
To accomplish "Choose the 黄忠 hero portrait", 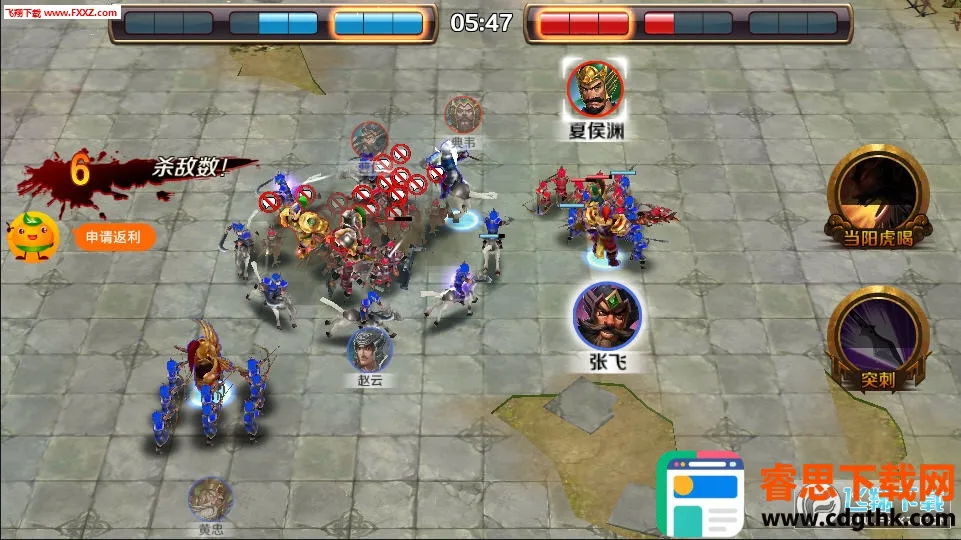I will pyautogui.click(x=211, y=499).
